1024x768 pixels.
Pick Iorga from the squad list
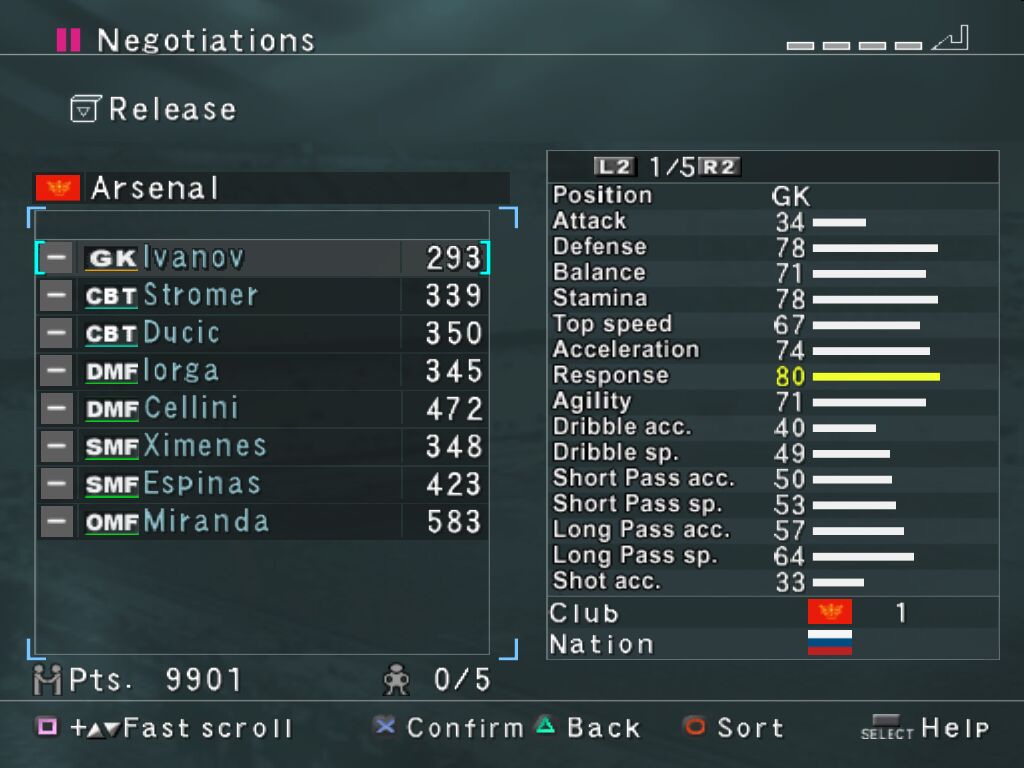(262, 371)
